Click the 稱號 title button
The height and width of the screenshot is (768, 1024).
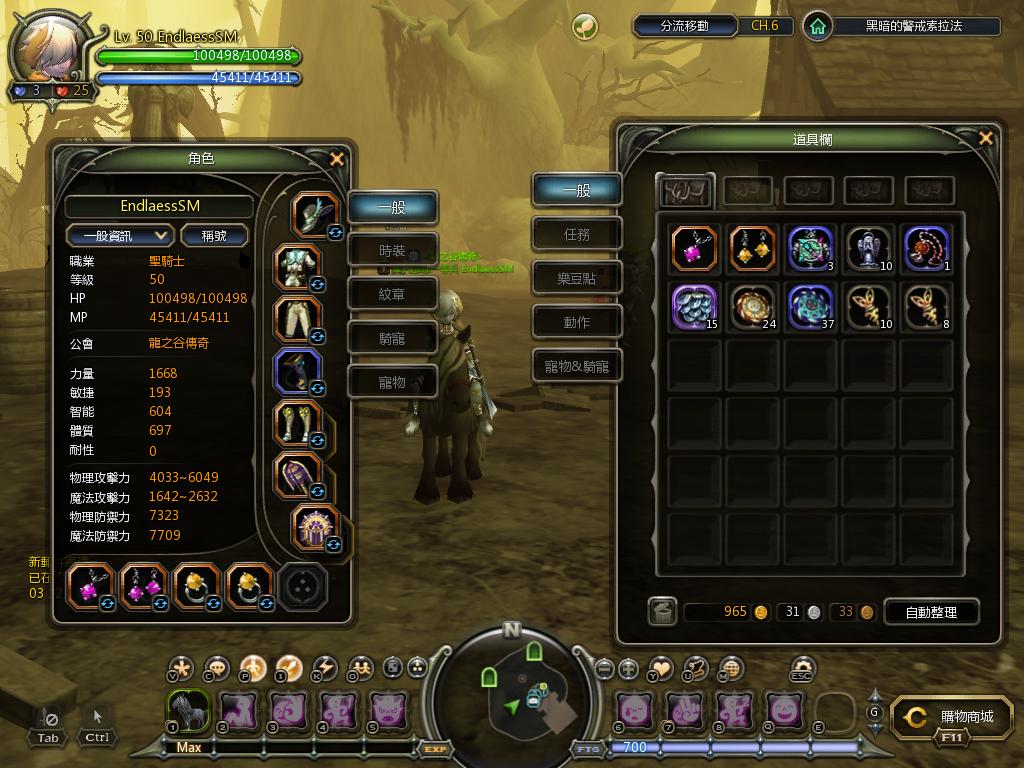214,235
